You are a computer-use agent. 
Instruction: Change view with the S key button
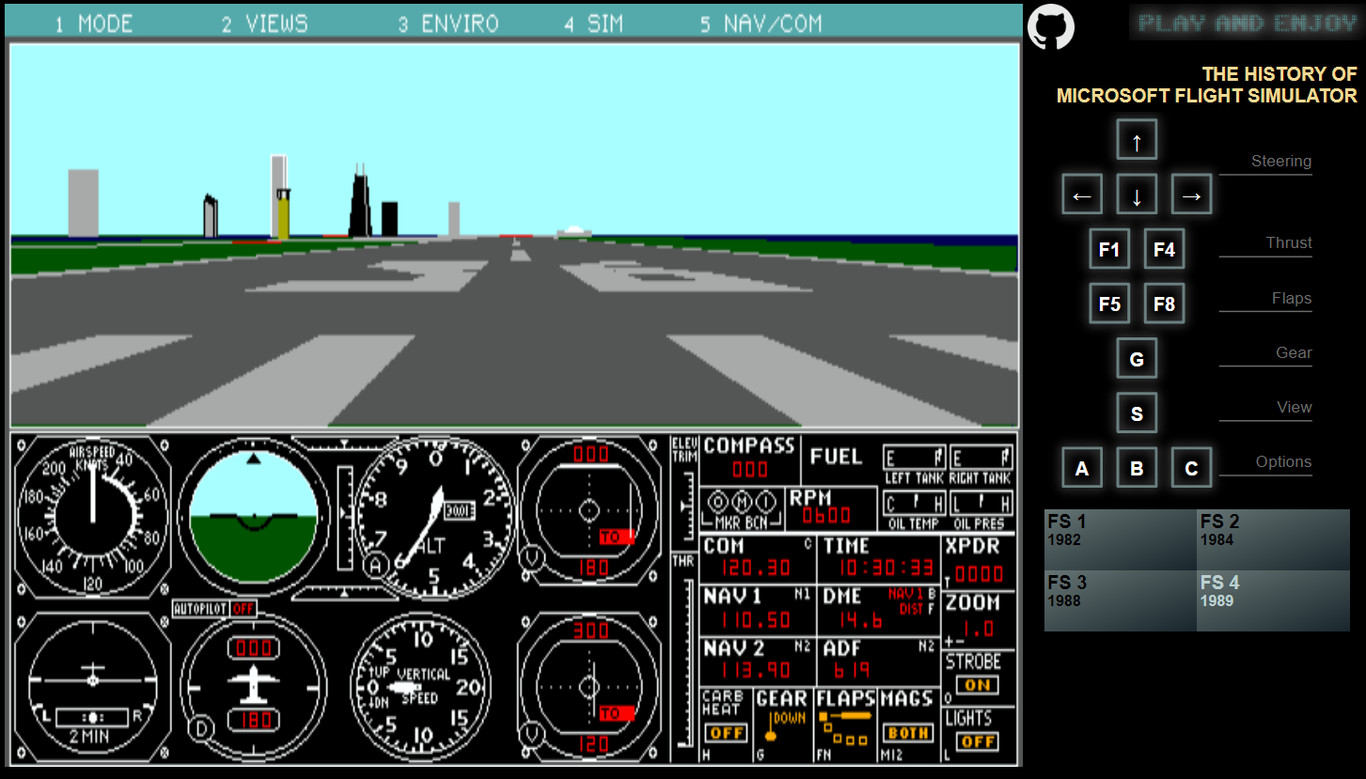pos(1136,413)
